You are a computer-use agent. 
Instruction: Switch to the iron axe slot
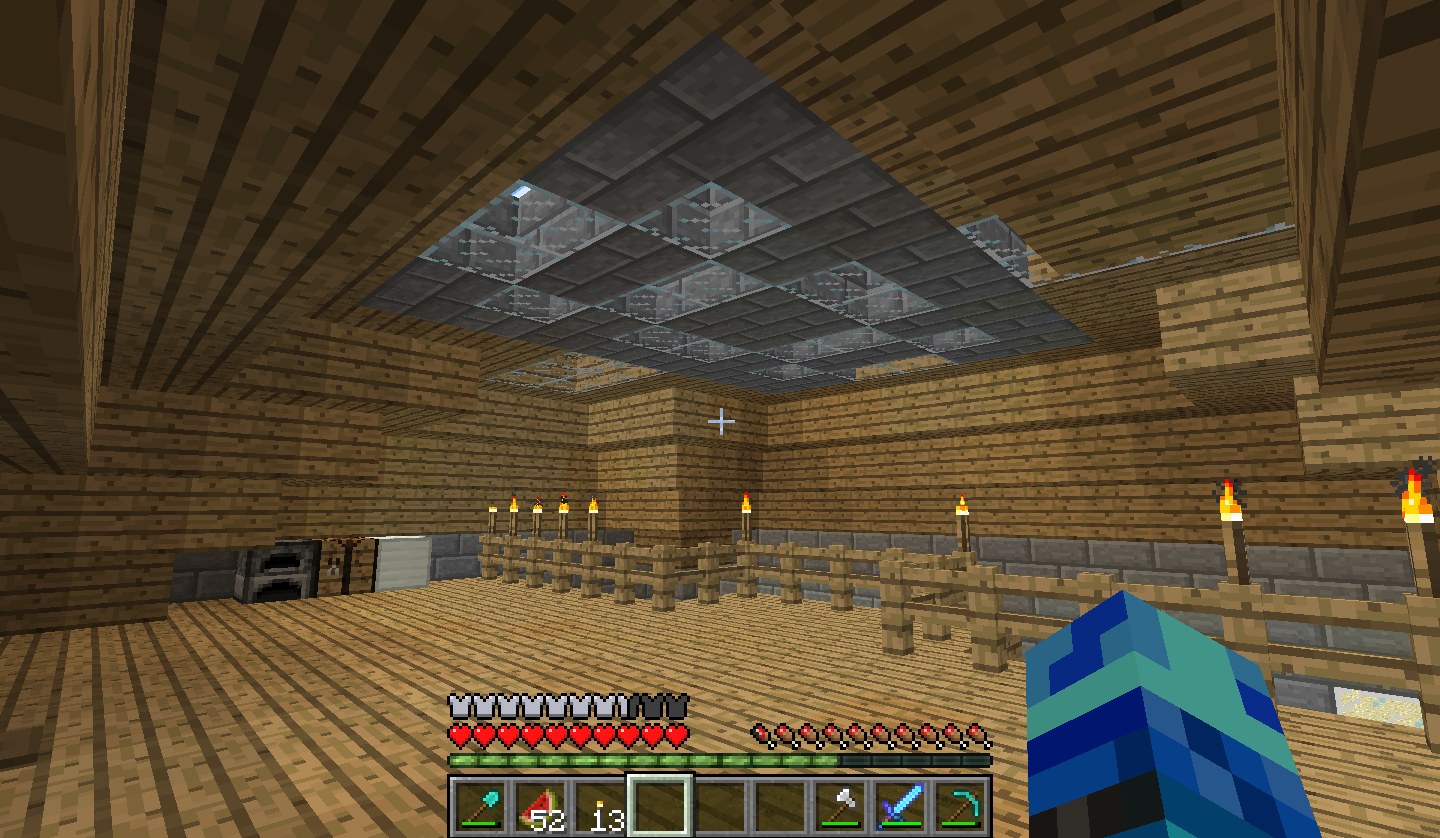point(840,806)
